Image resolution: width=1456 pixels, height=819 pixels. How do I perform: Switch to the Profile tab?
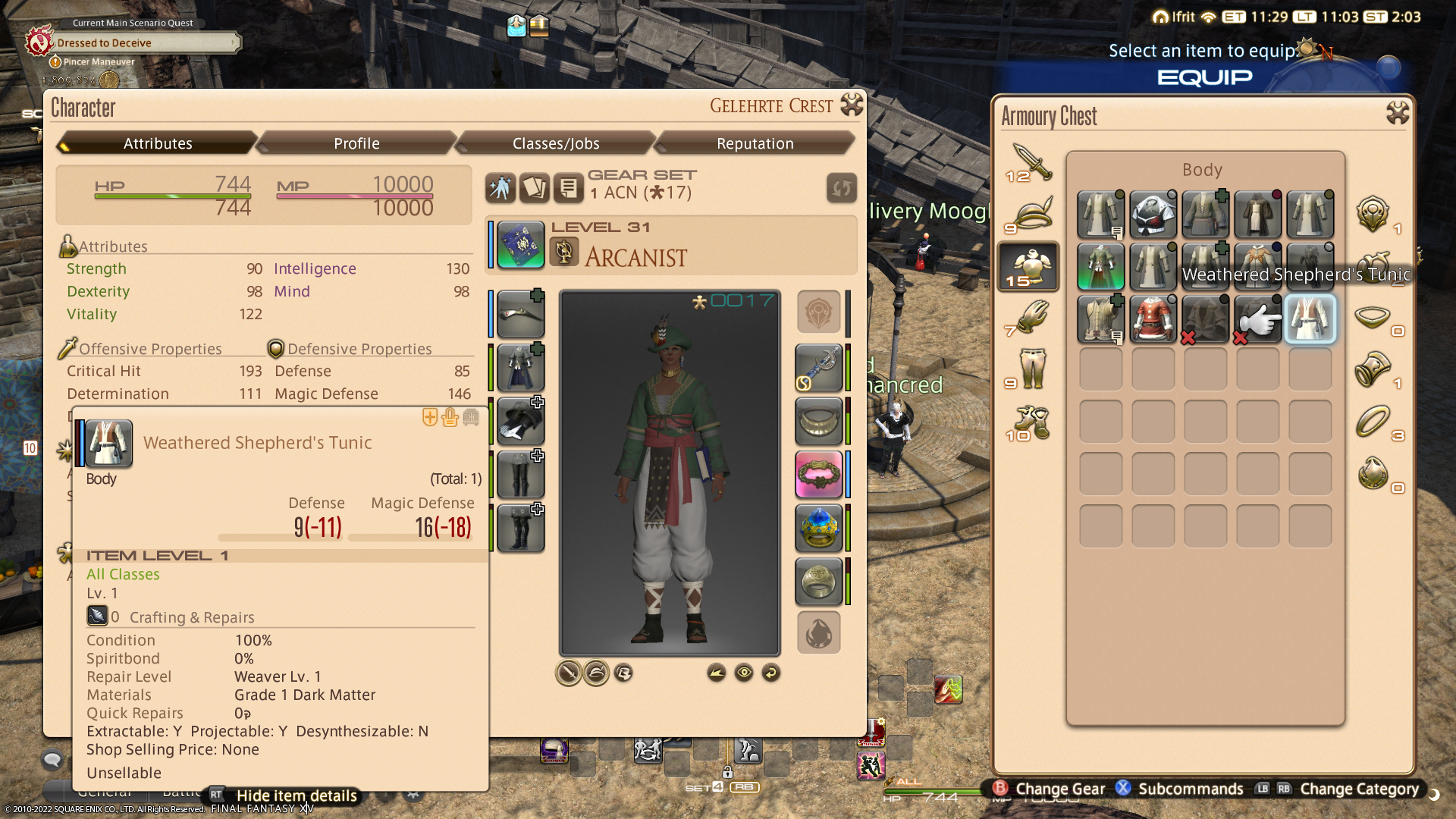(x=356, y=143)
